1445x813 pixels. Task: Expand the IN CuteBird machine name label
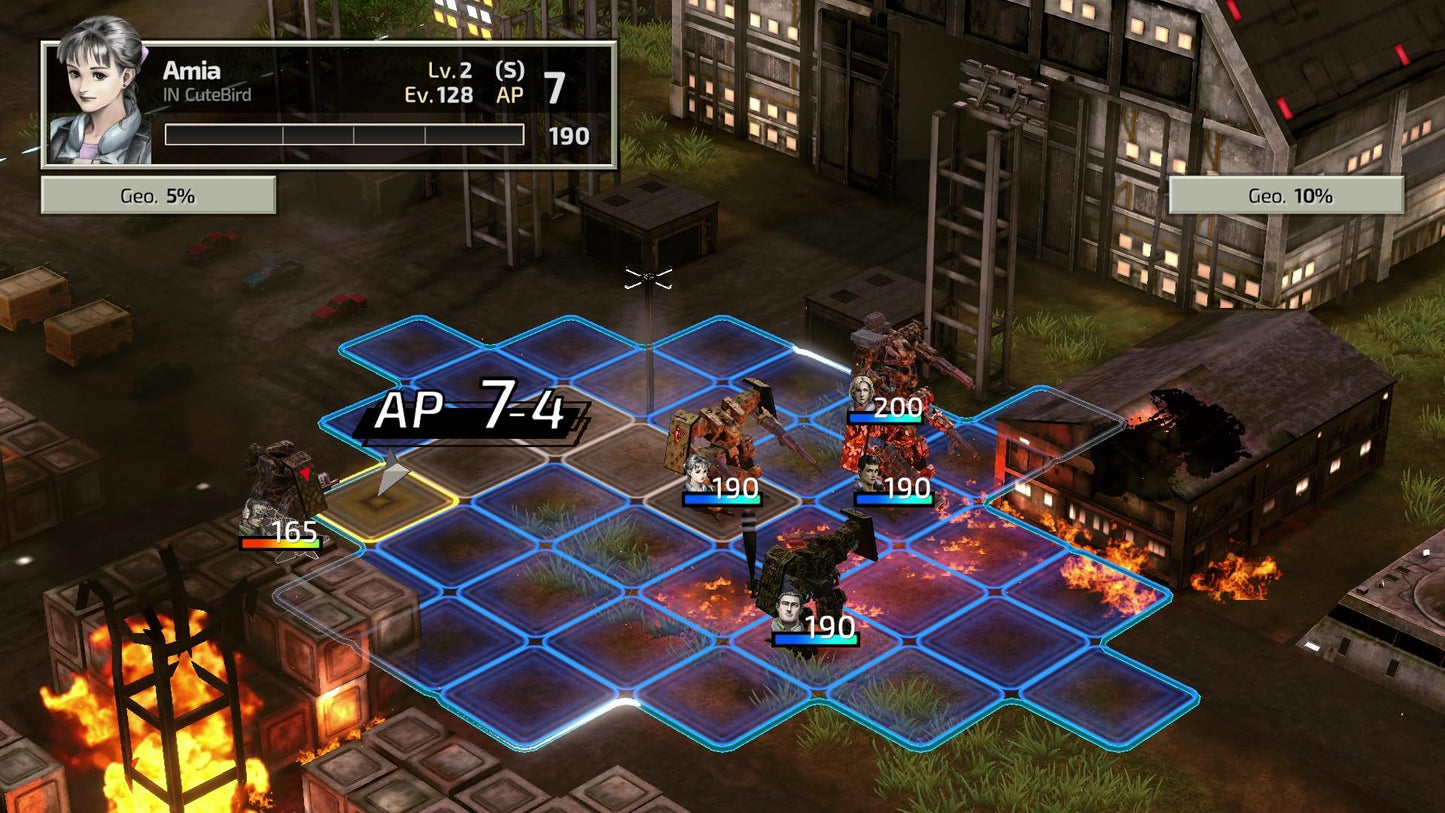[x=210, y=95]
